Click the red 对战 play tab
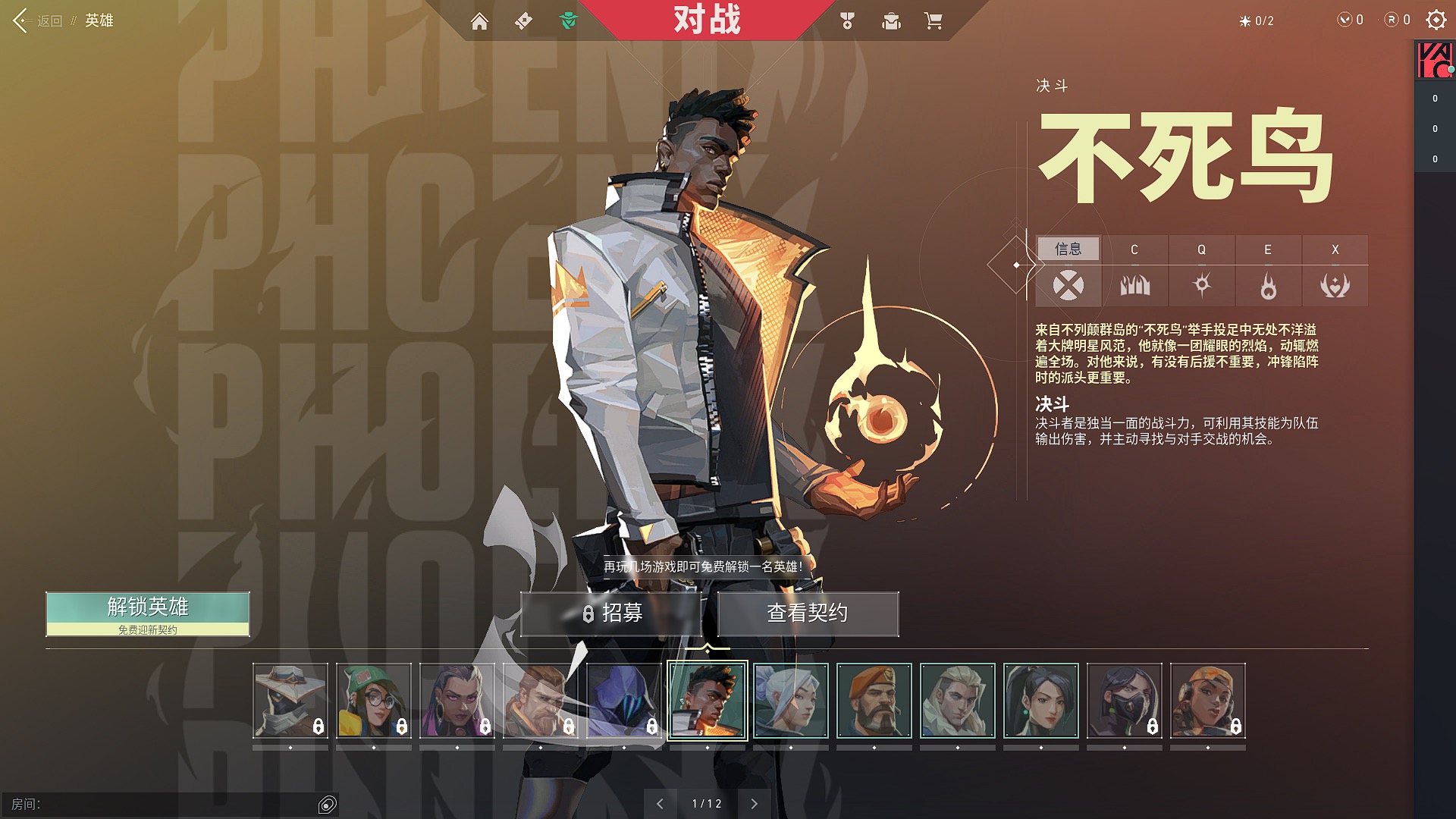Image resolution: width=1456 pixels, height=819 pixels. 707,20
